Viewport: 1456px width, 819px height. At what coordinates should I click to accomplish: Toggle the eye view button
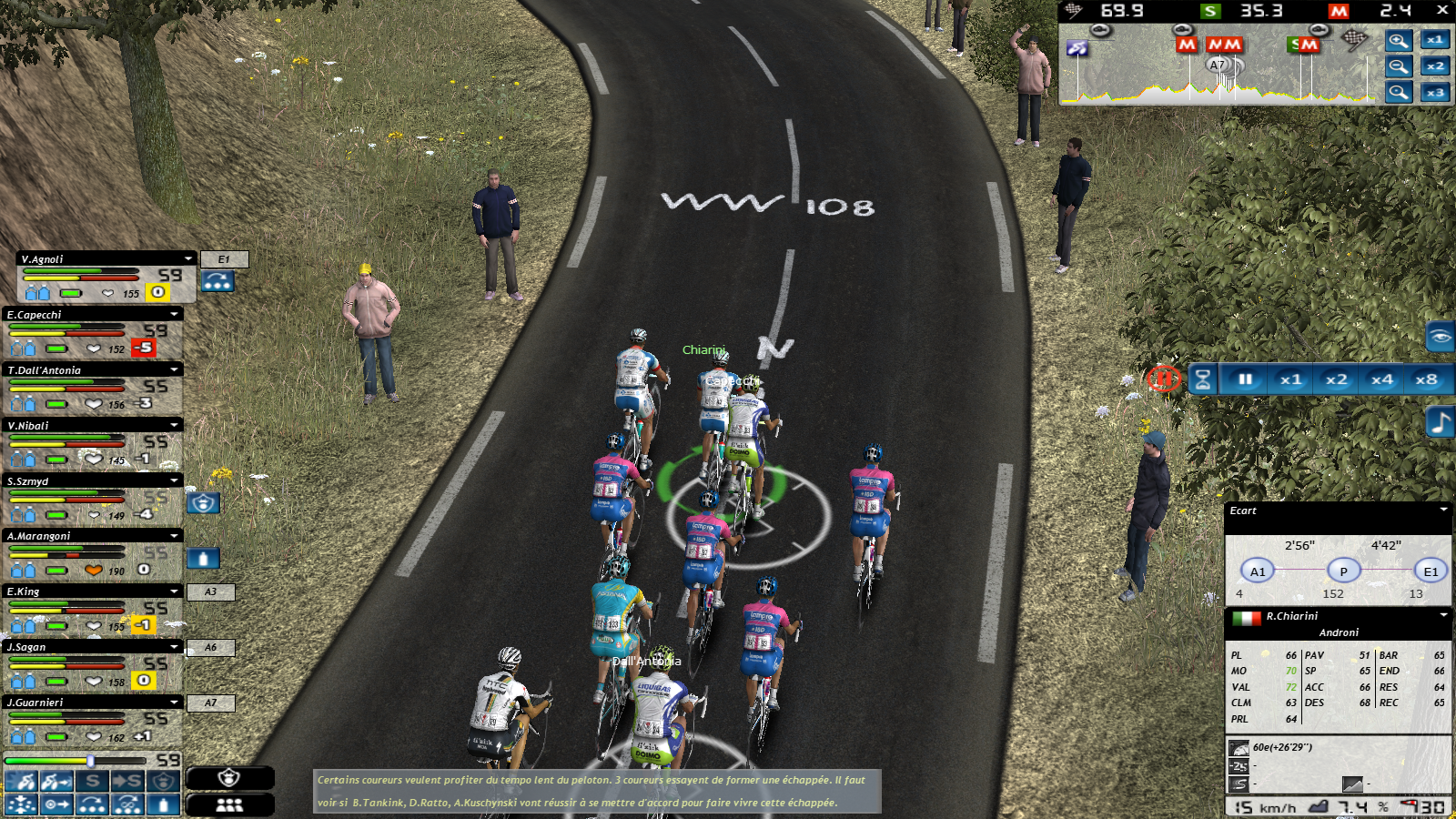pos(1440,337)
